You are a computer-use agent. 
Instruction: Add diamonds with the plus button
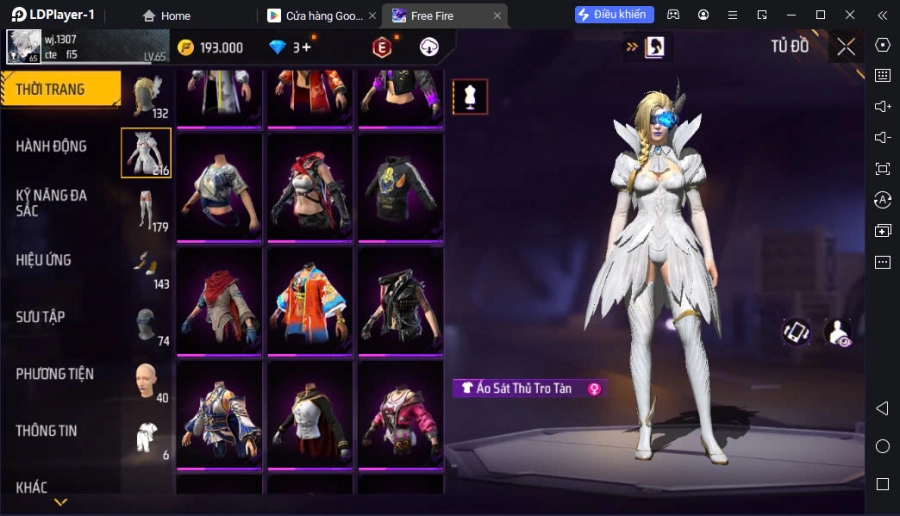pyautogui.click(x=307, y=47)
